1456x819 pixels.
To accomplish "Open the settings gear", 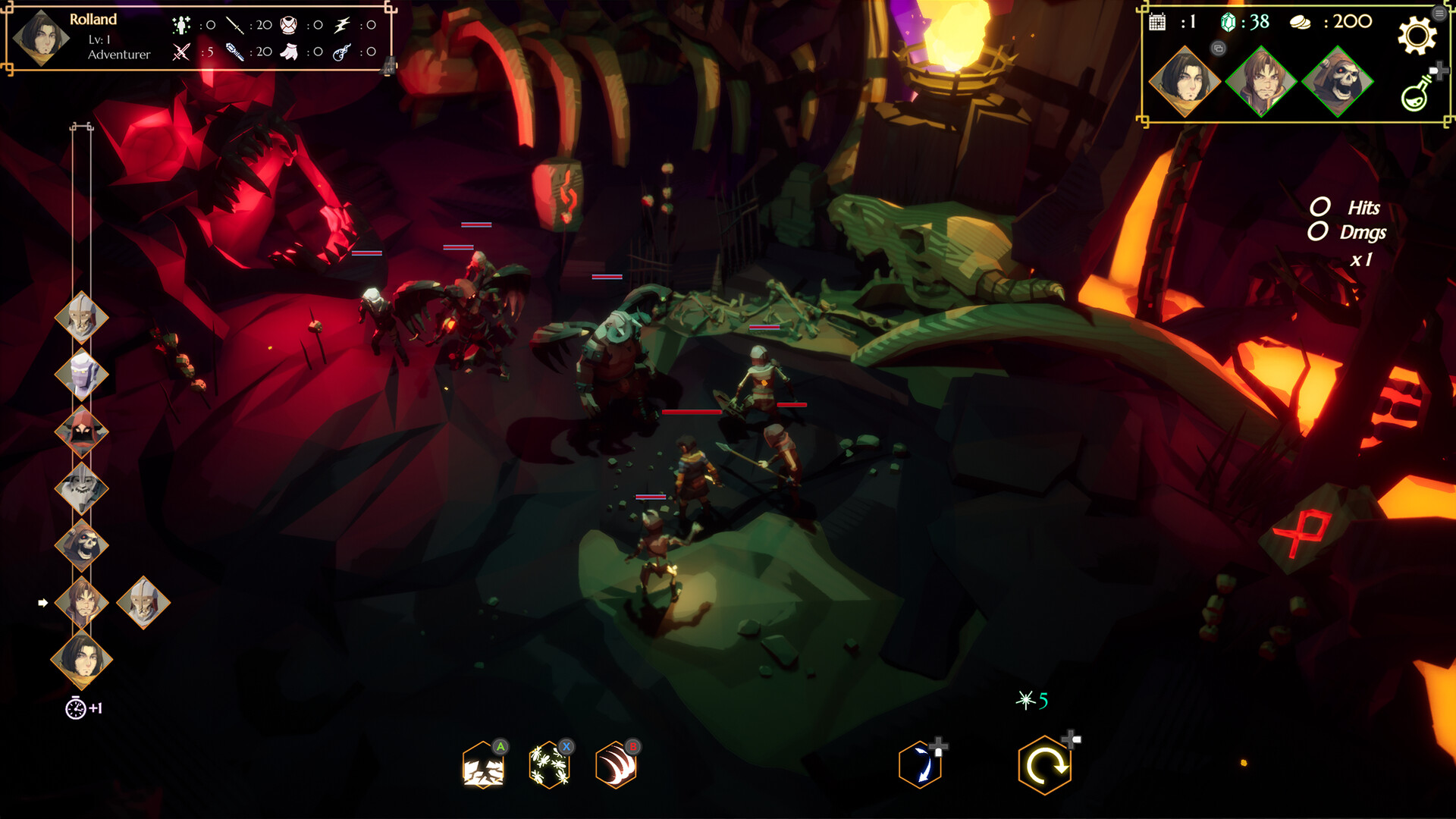I will click(1417, 34).
